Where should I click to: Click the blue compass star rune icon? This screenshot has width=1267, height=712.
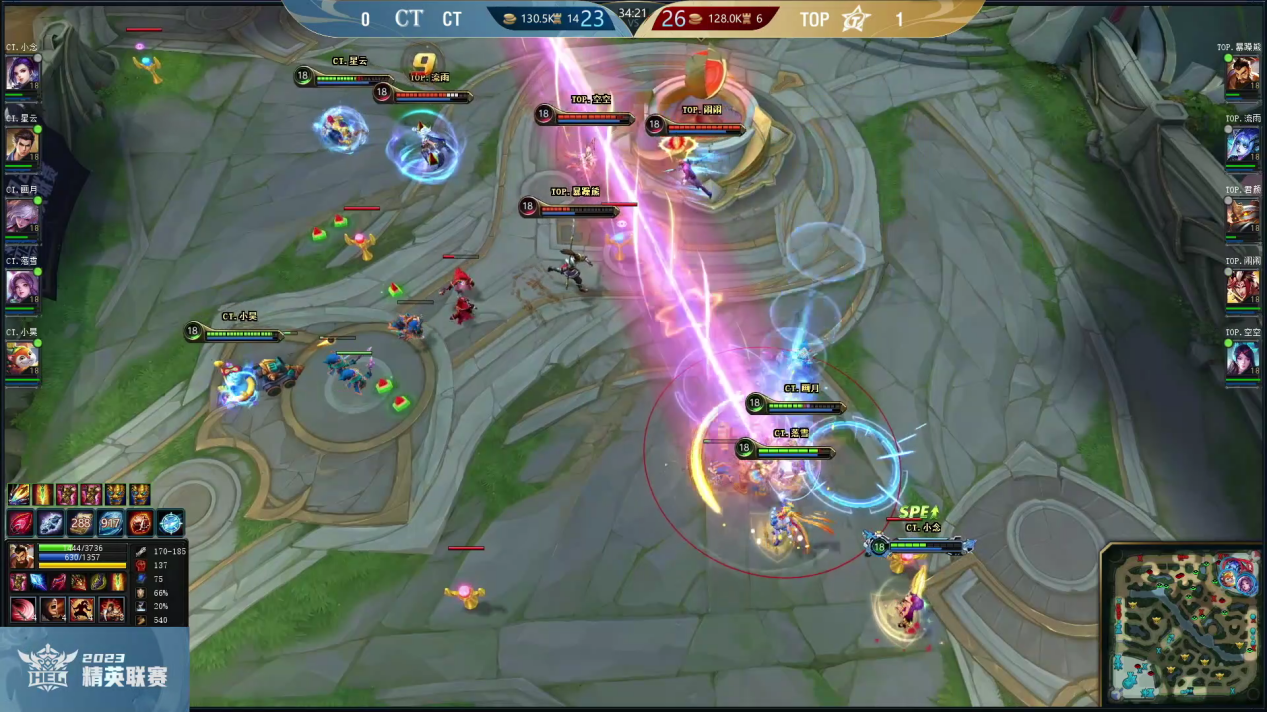[170, 522]
